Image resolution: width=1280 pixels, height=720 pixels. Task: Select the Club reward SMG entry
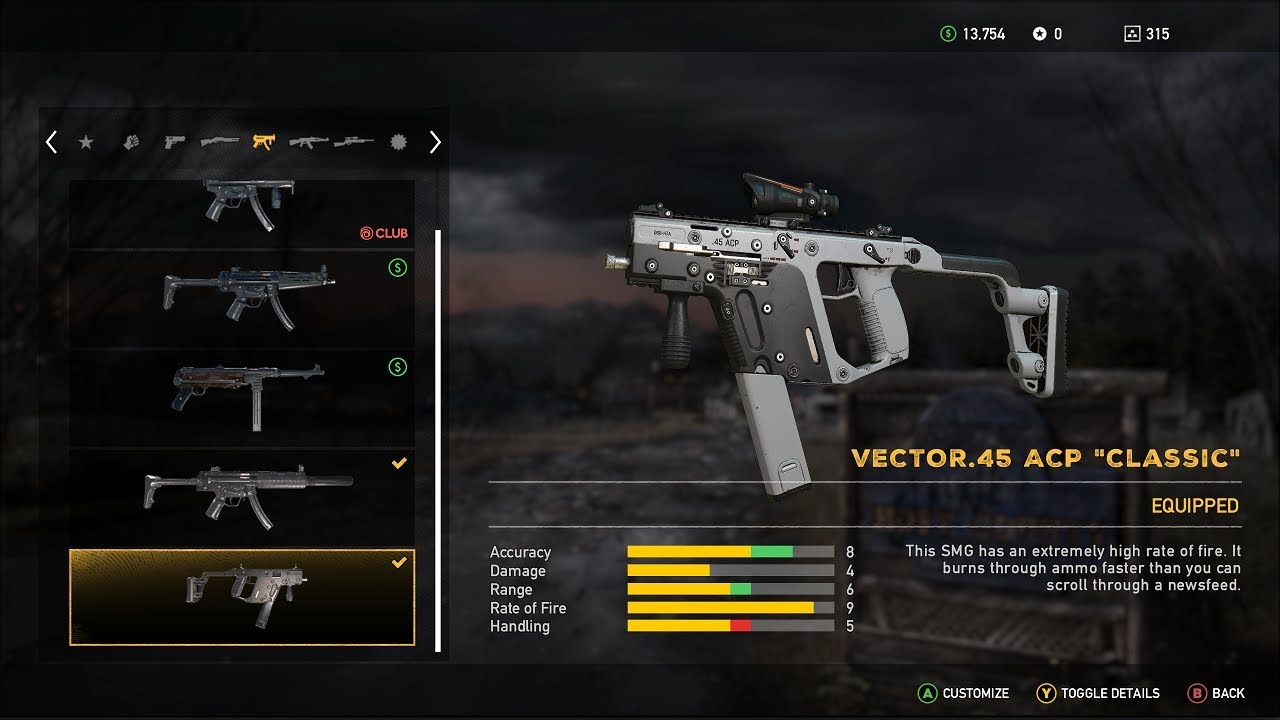click(x=241, y=213)
